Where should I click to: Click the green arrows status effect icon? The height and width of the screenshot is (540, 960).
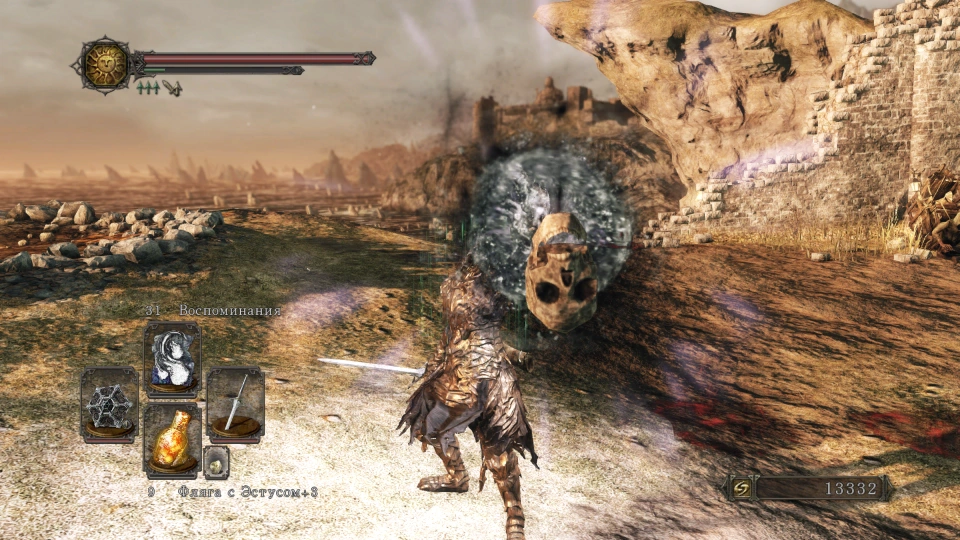click(148, 88)
